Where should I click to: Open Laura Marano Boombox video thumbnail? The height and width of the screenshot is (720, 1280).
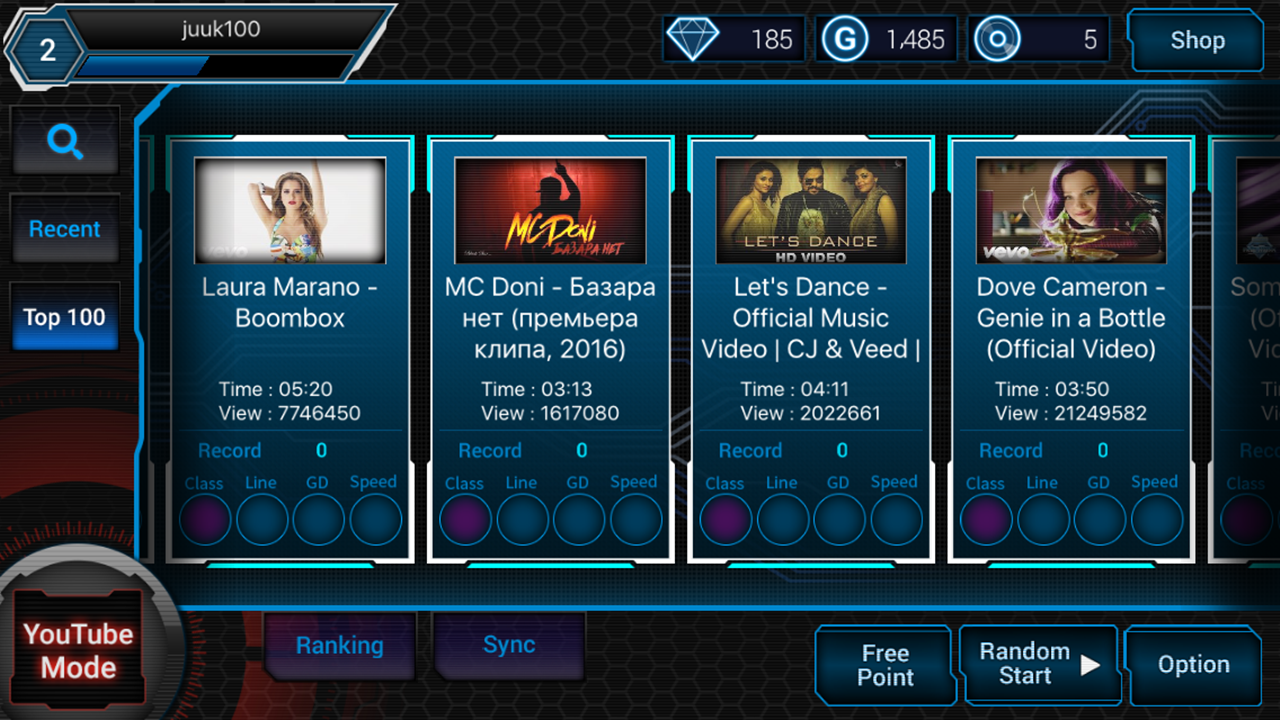[290, 209]
